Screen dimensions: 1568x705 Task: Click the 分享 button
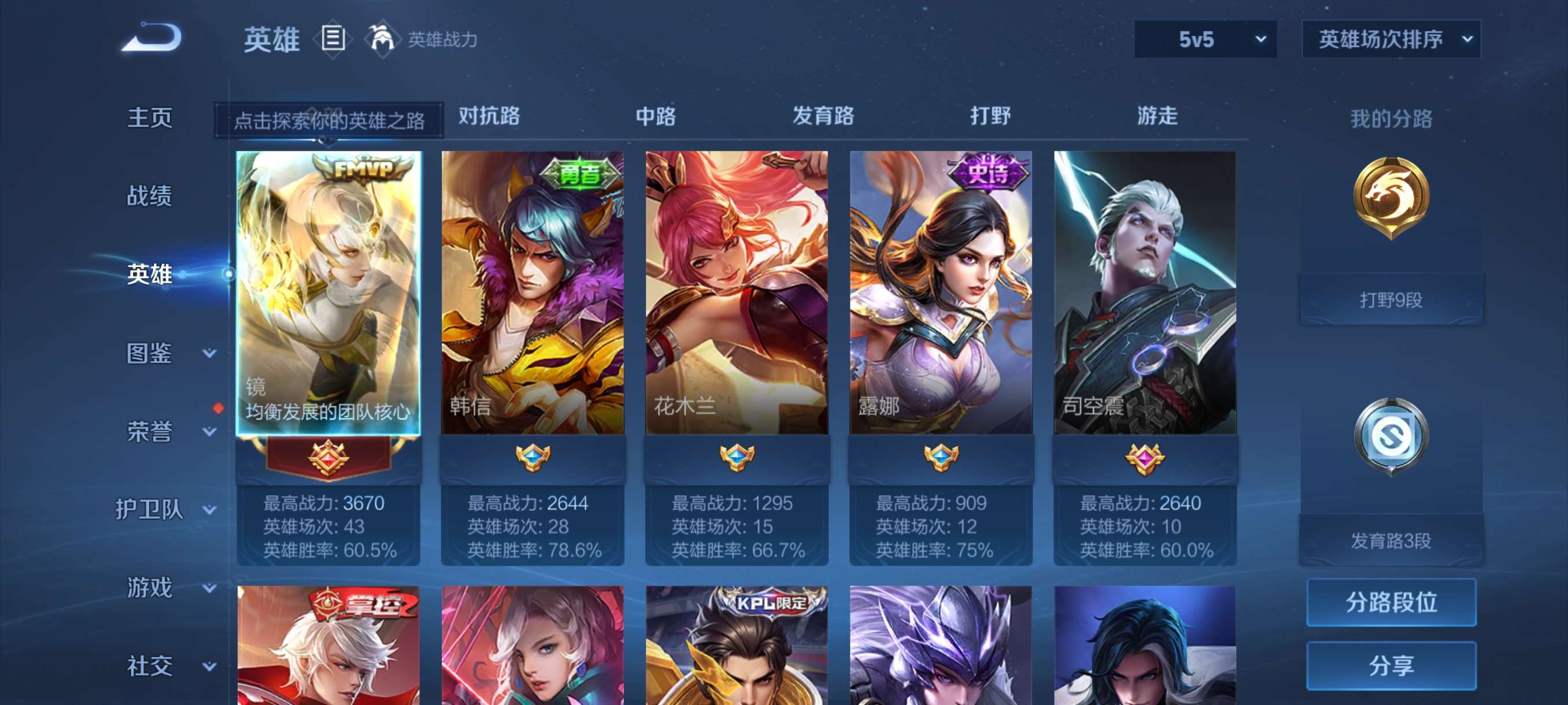pos(1393,666)
